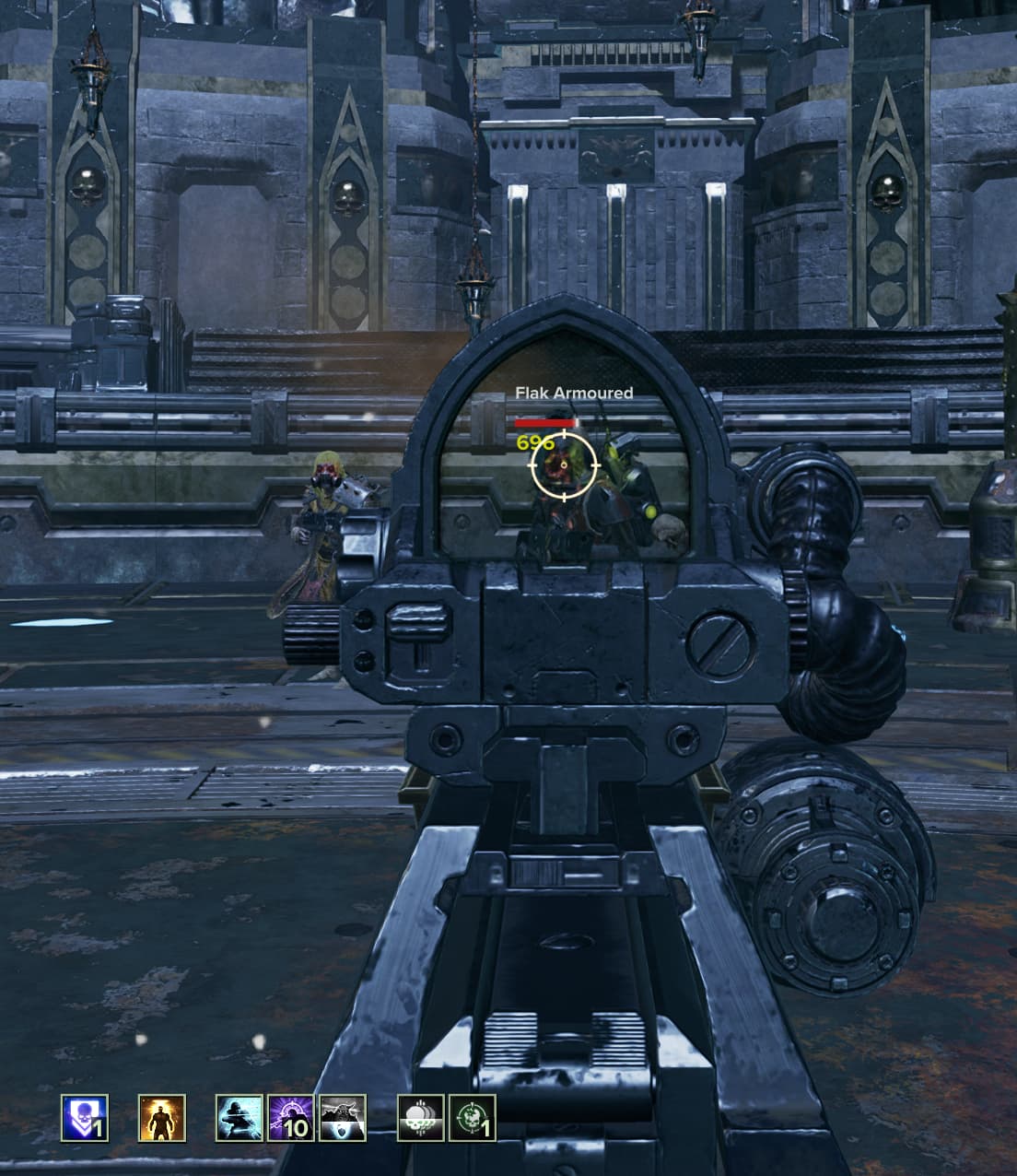Click the blue skull chevron buff icon
1017x1176 pixels.
pyautogui.click(x=85, y=1118)
